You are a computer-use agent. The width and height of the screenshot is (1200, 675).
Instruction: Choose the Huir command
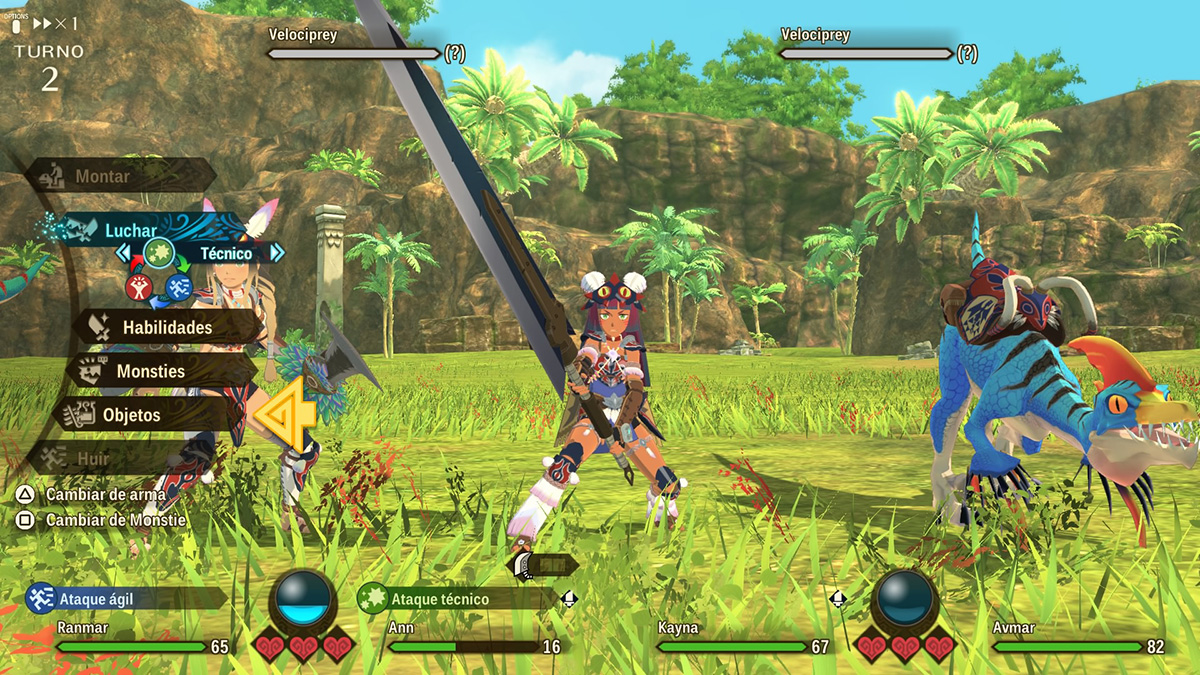coord(93,459)
